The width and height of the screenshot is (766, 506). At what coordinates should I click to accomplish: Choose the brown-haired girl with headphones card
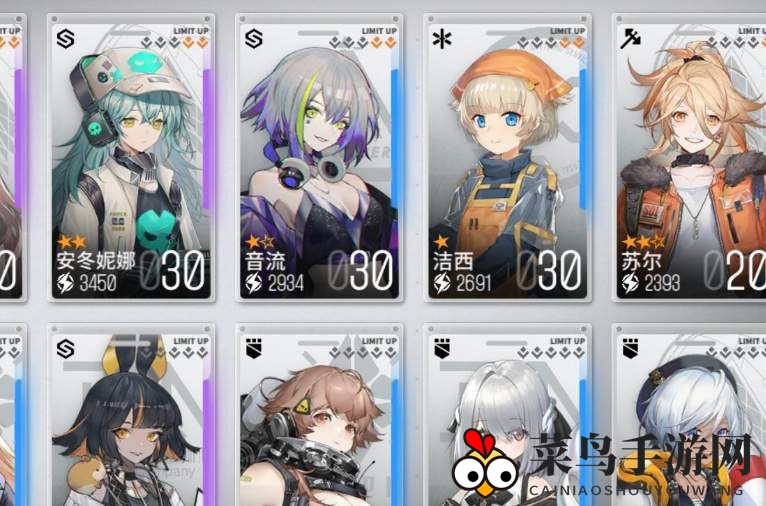tap(320, 420)
